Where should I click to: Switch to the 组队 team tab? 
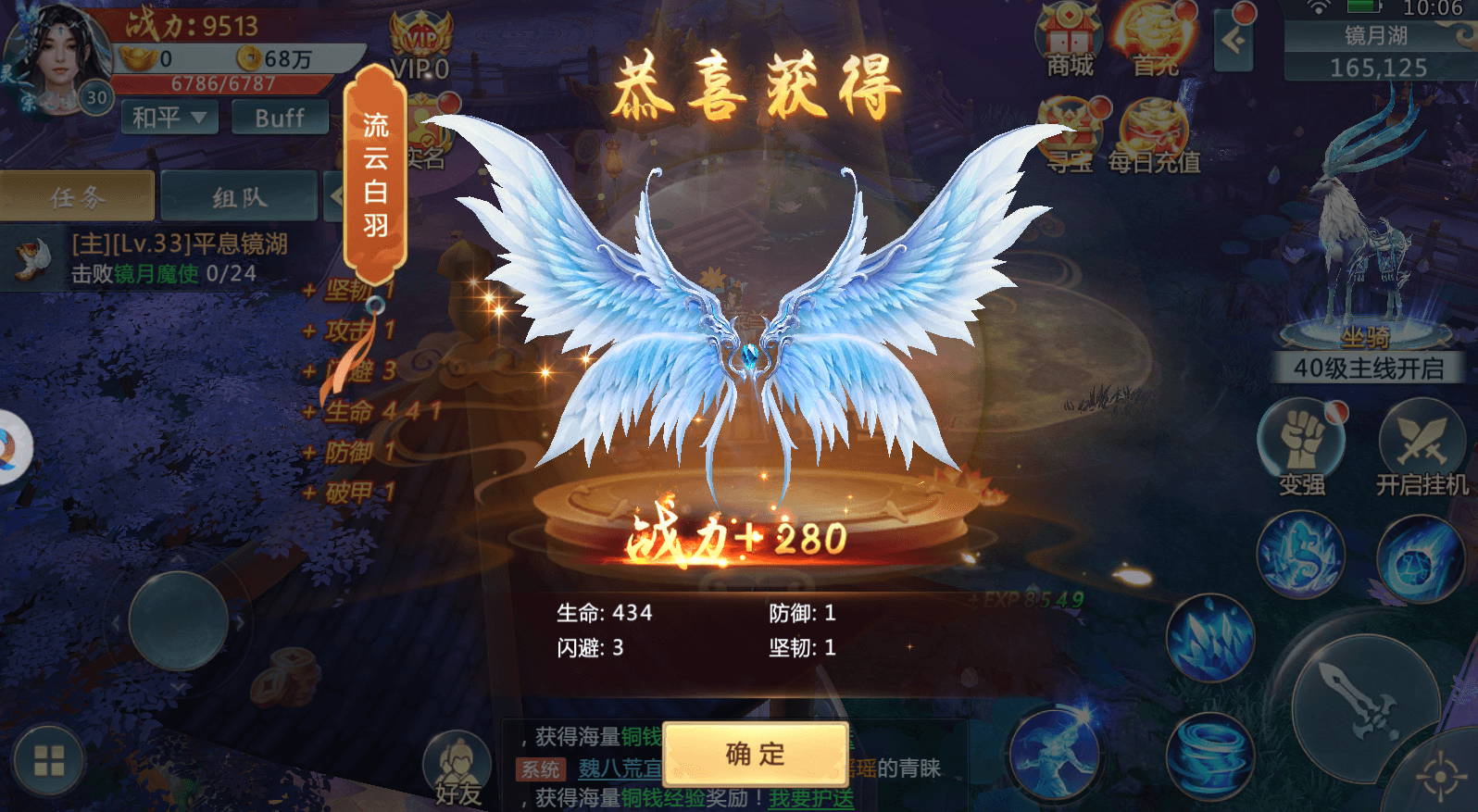pyautogui.click(x=237, y=196)
